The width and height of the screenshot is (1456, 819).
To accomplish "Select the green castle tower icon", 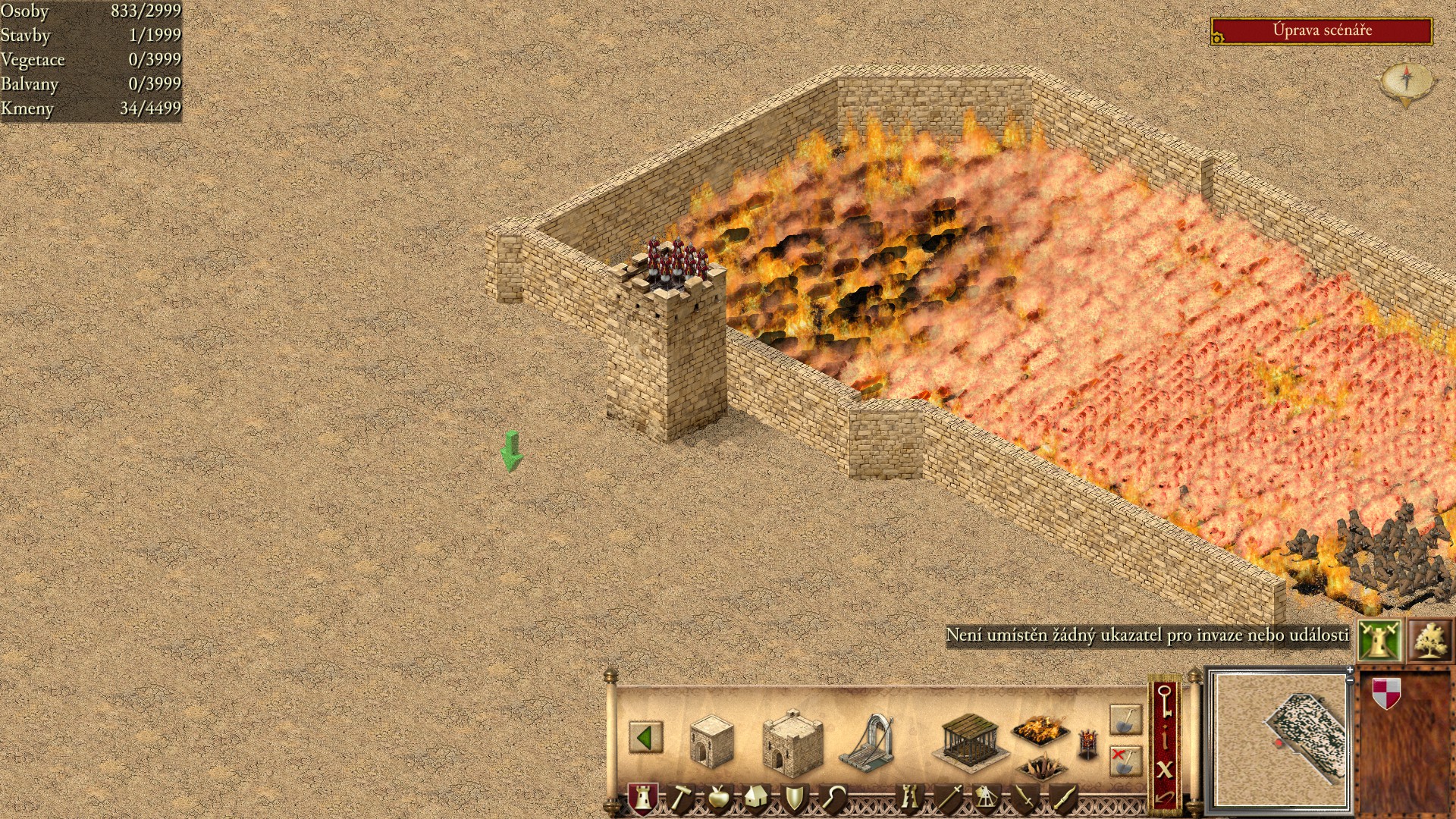I will (1379, 641).
